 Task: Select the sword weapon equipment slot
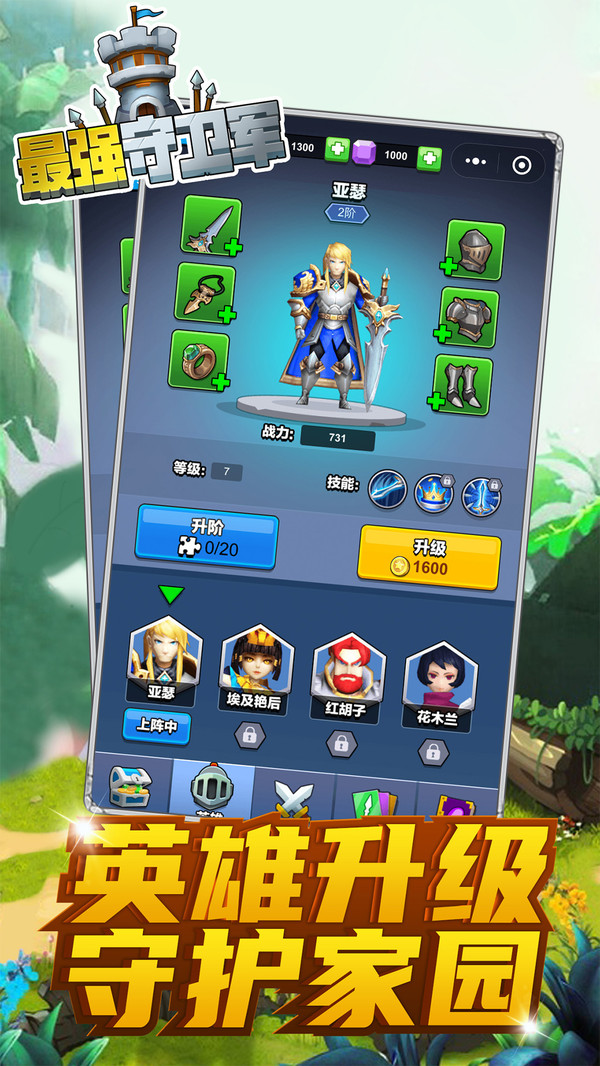pos(211,226)
